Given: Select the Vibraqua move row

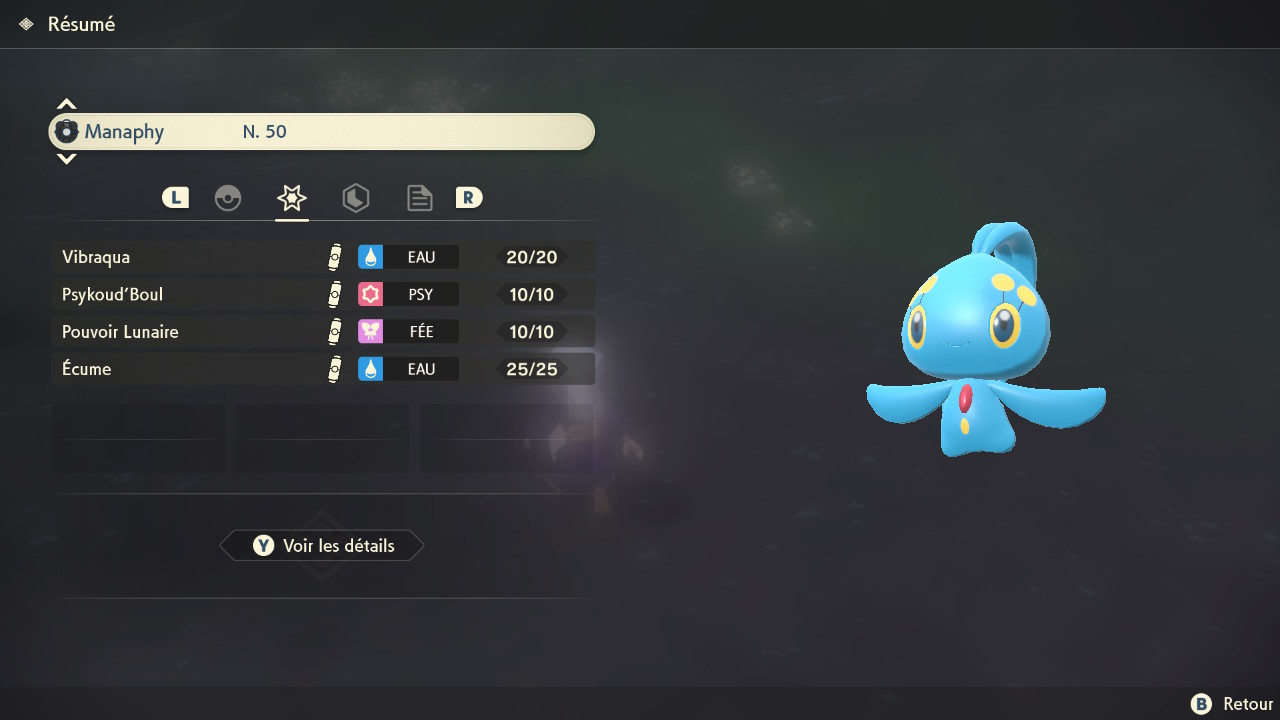Looking at the screenshot, I should (322, 257).
